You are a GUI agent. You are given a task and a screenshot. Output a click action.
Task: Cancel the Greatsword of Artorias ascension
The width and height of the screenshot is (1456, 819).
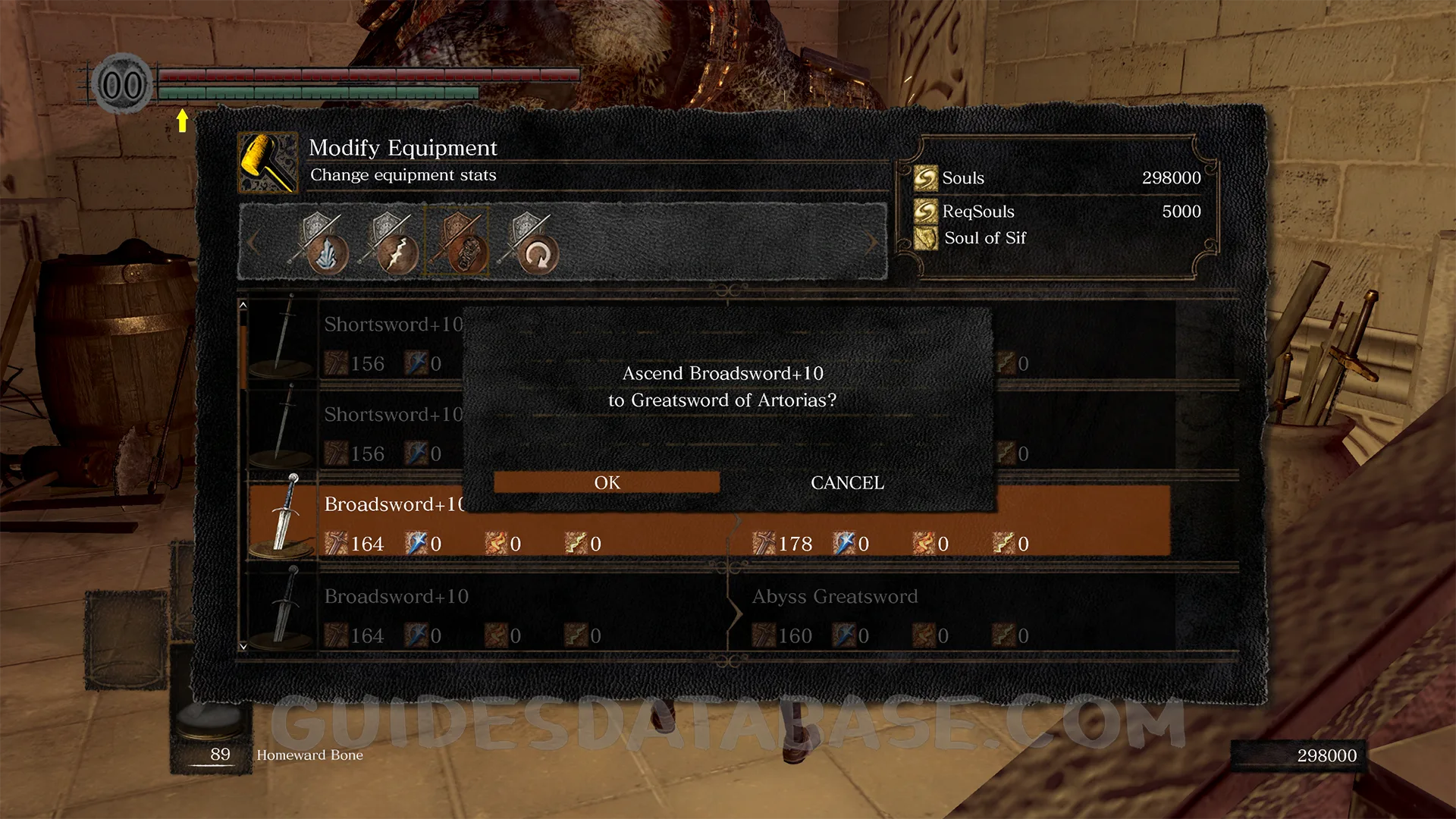847,482
